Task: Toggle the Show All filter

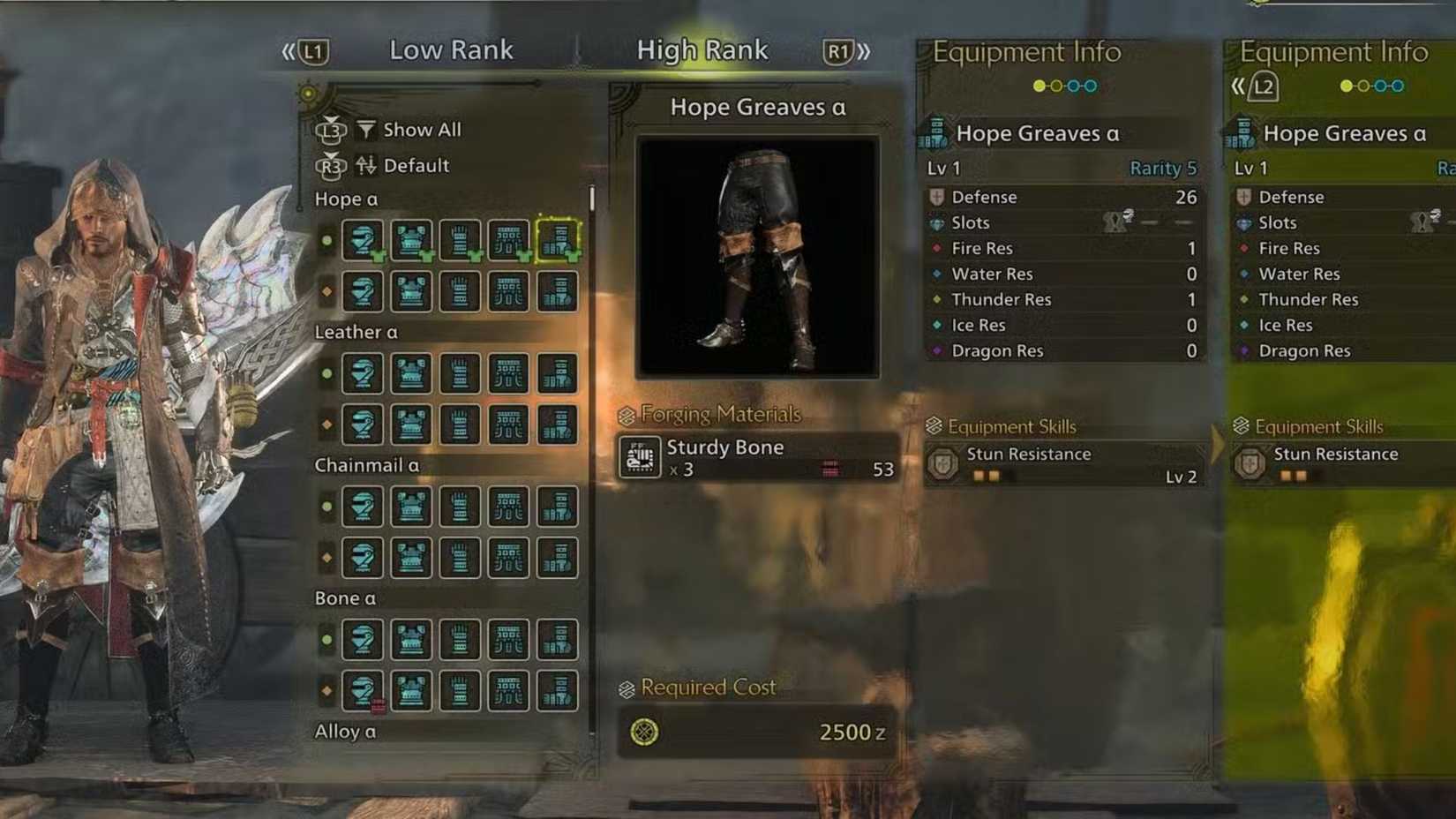Action: (x=422, y=130)
